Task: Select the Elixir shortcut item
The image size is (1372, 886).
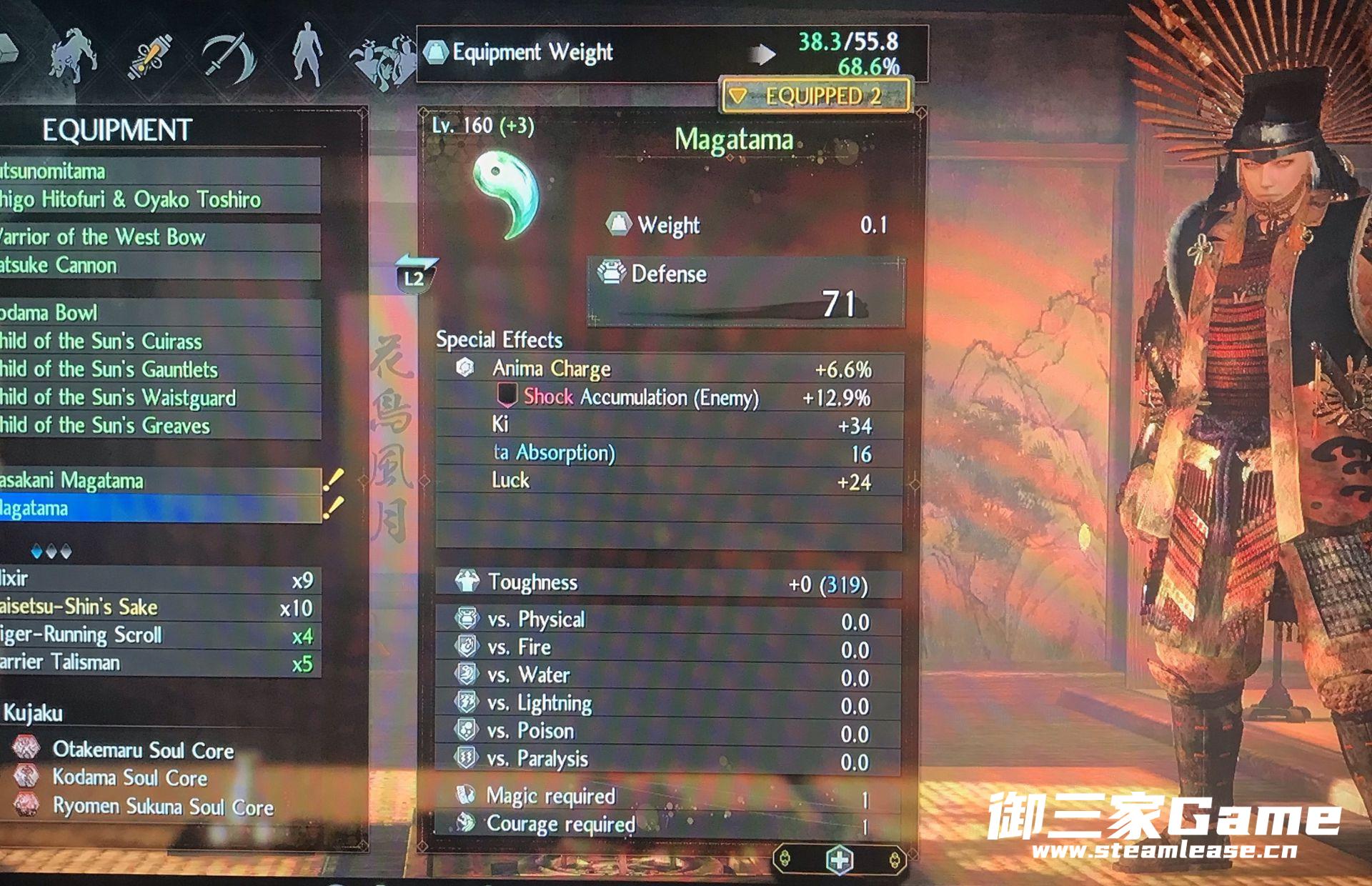Action: pos(157,579)
